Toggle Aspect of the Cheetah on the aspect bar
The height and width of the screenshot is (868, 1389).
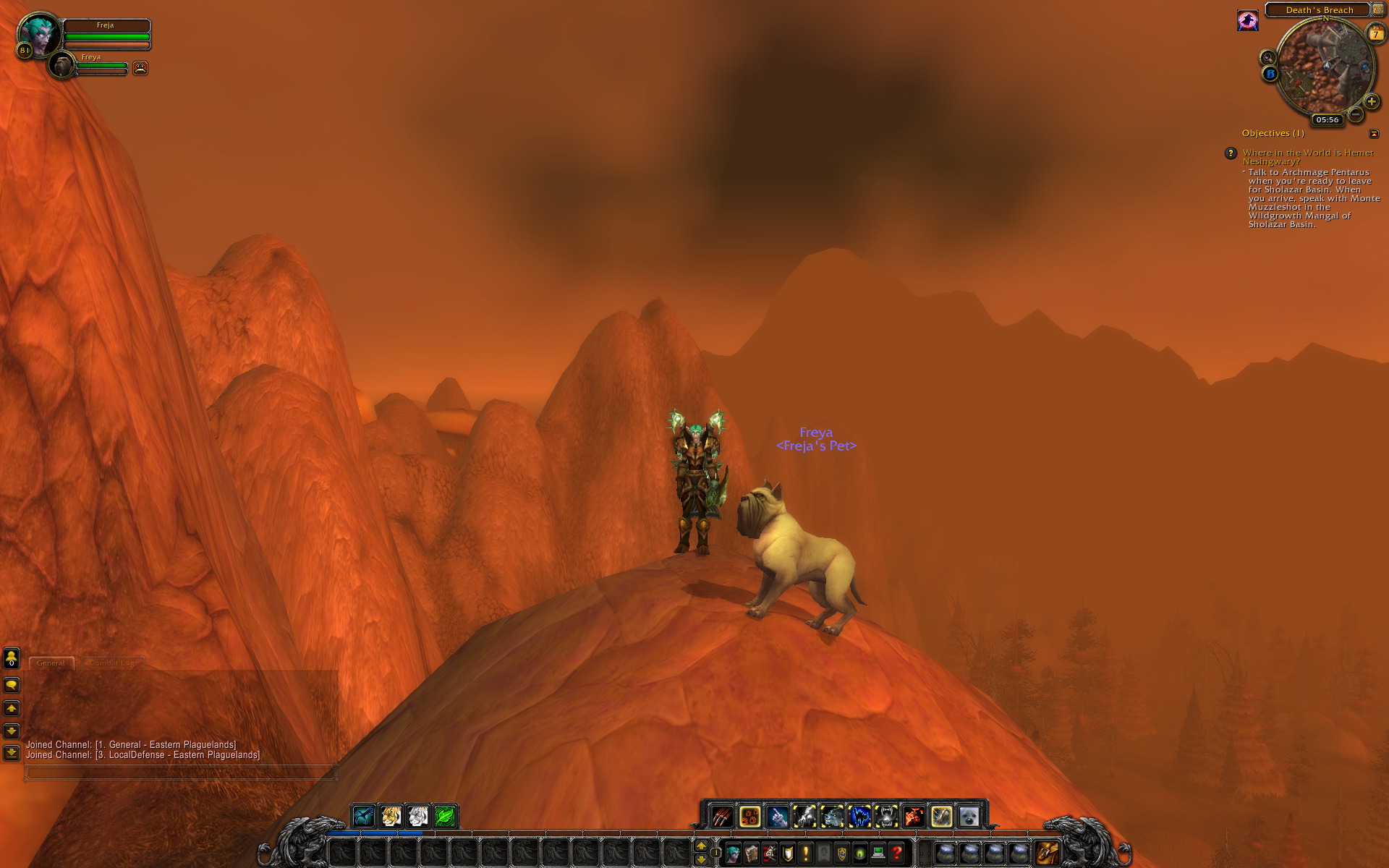coord(391,816)
